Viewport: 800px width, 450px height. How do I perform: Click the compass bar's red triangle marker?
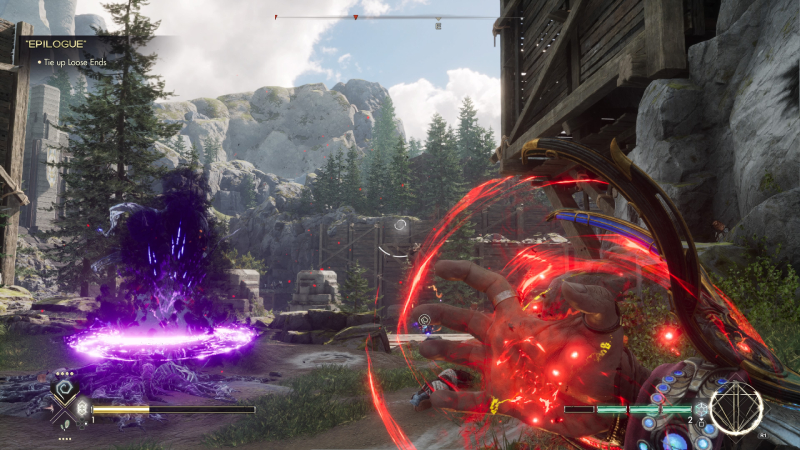click(355, 18)
